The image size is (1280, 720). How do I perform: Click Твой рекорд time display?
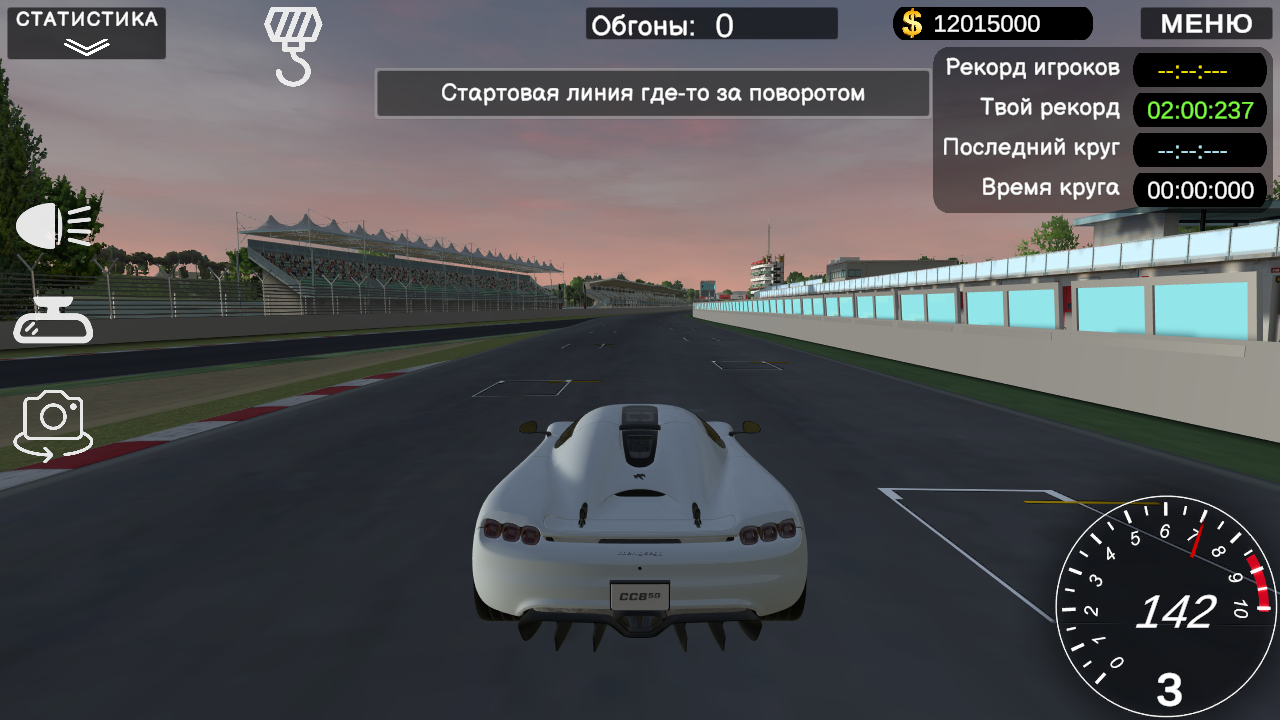[1199, 110]
